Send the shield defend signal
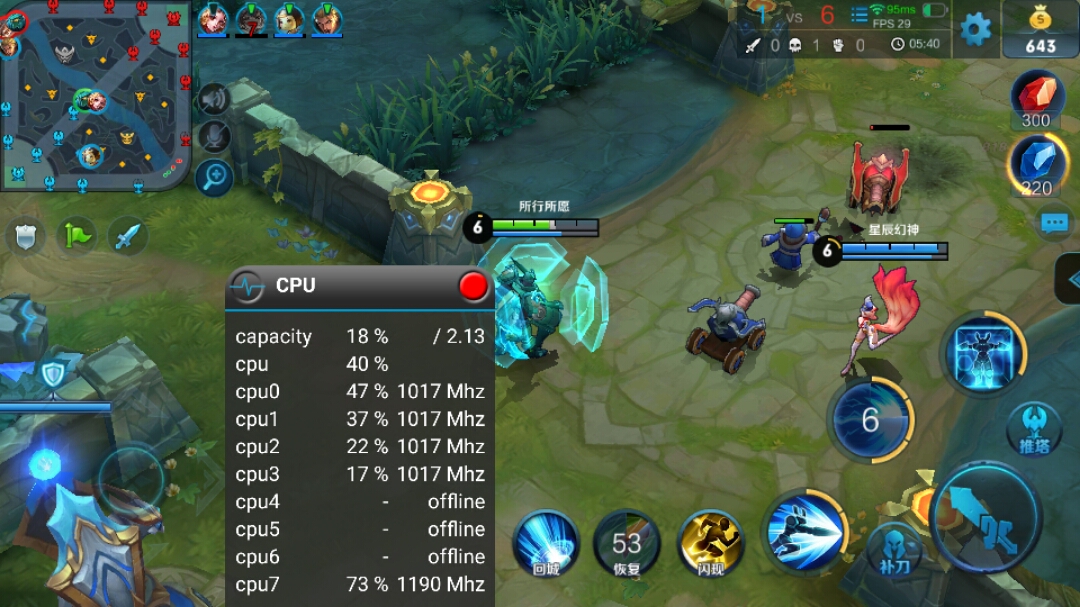 [26, 236]
